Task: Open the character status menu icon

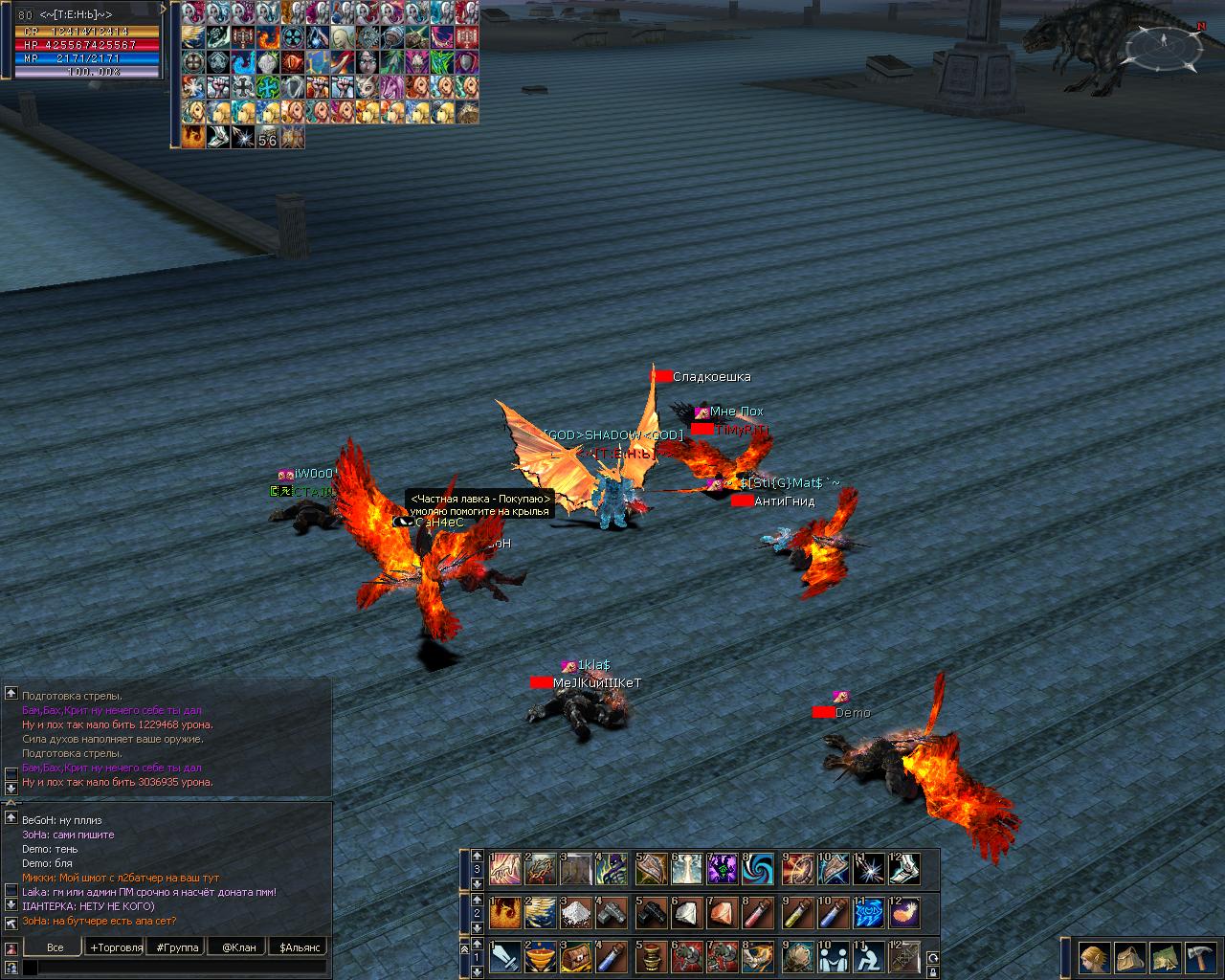Action: click(1094, 957)
